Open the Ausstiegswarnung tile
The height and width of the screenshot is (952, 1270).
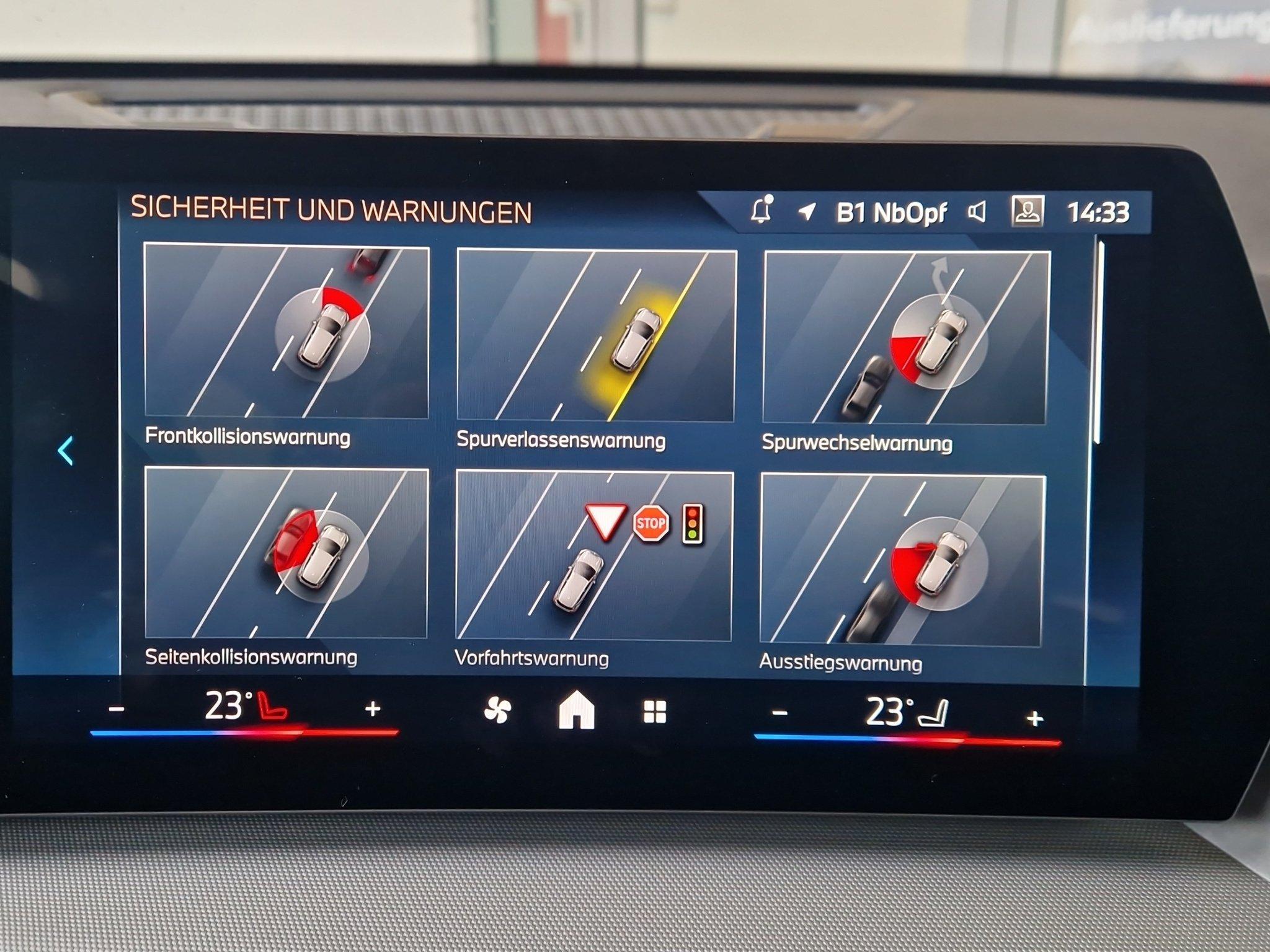(902, 561)
